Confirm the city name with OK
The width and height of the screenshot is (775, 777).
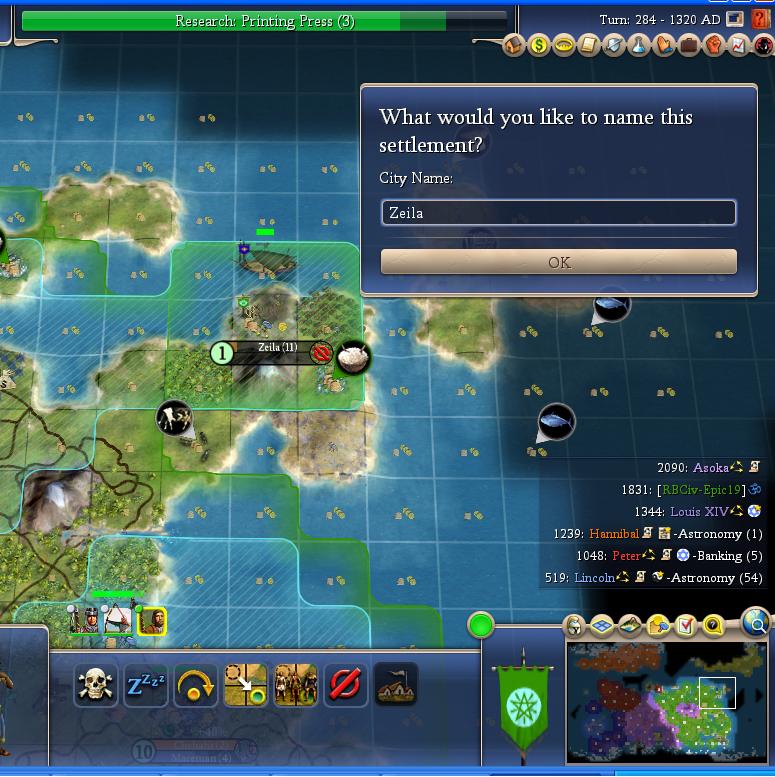pos(559,262)
